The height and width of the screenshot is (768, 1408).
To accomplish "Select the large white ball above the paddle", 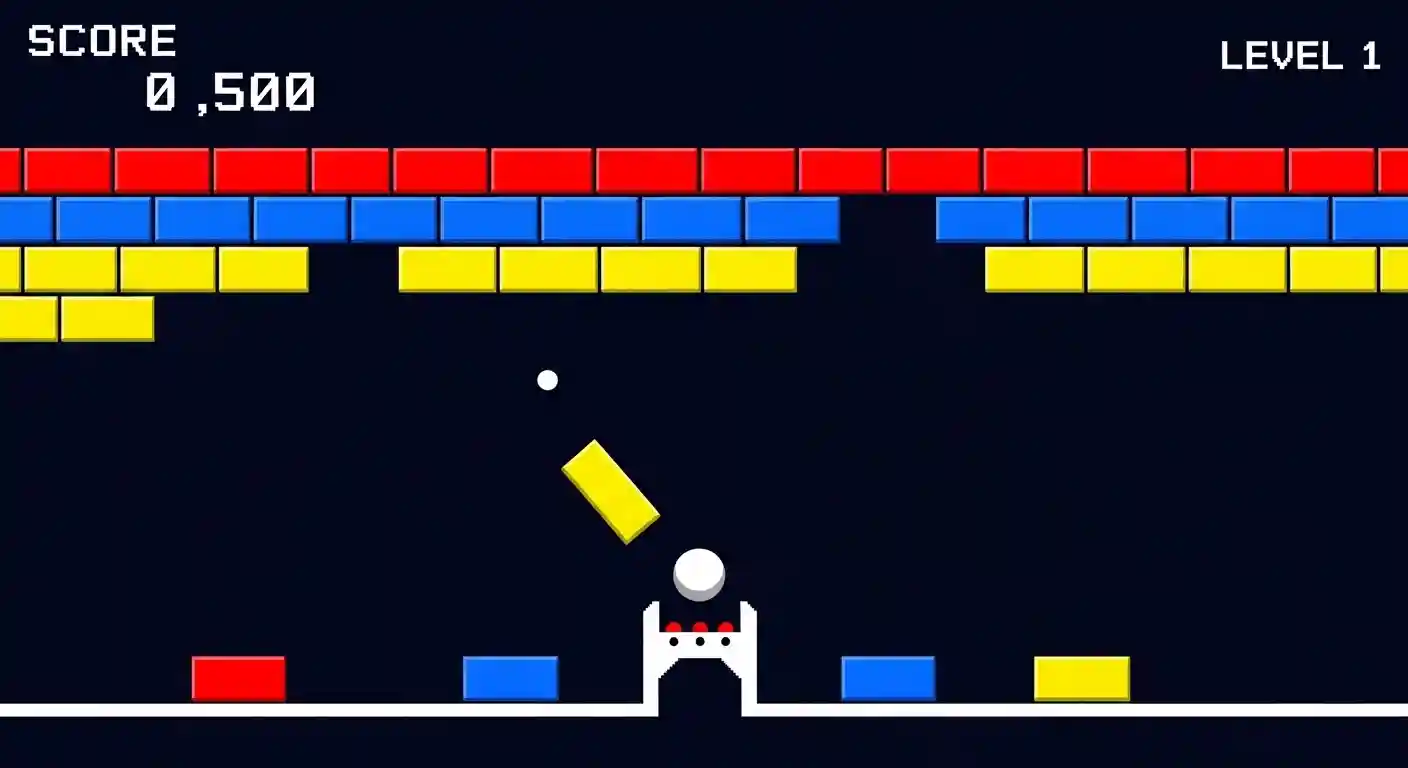I will [700, 572].
